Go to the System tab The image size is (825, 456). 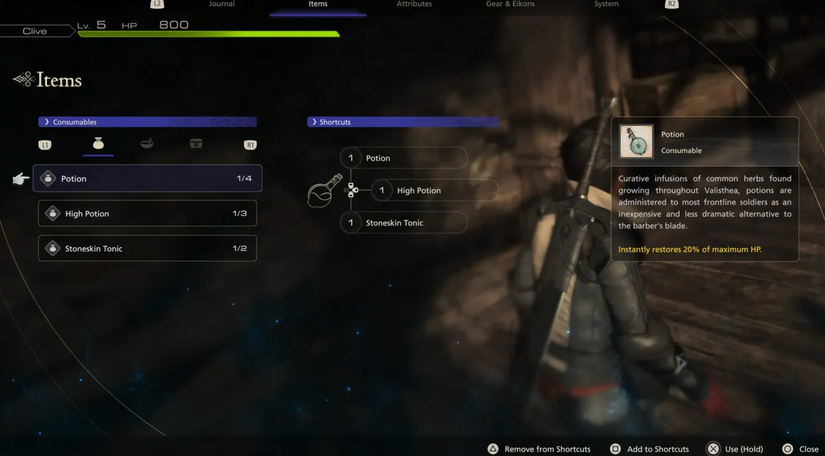pyautogui.click(x=606, y=5)
